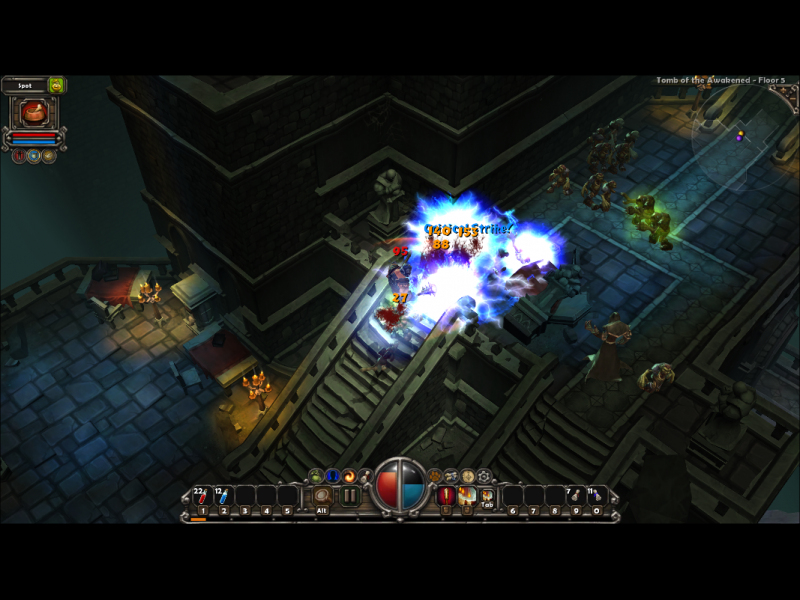Use the scroll item in slot 0
The image size is (800, 600).
coord(597,496)
